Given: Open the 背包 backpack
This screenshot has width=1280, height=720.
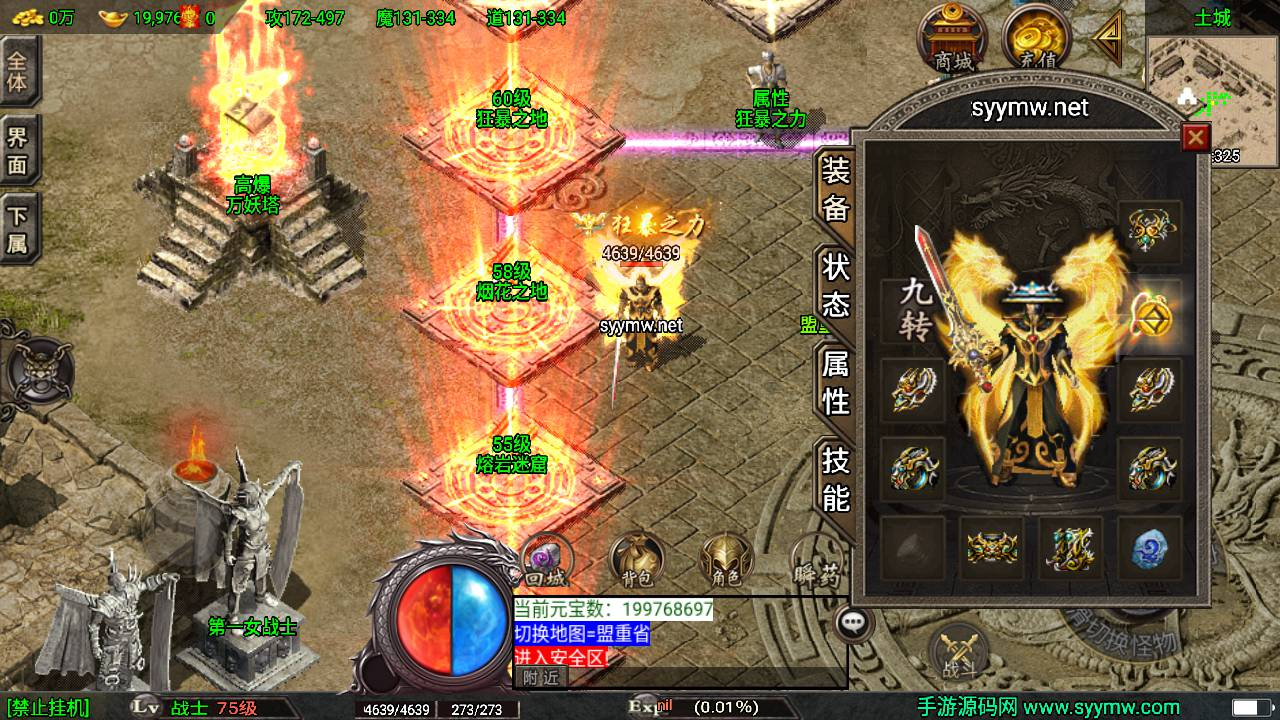Looking at the screenshot, I should point(635,560).
